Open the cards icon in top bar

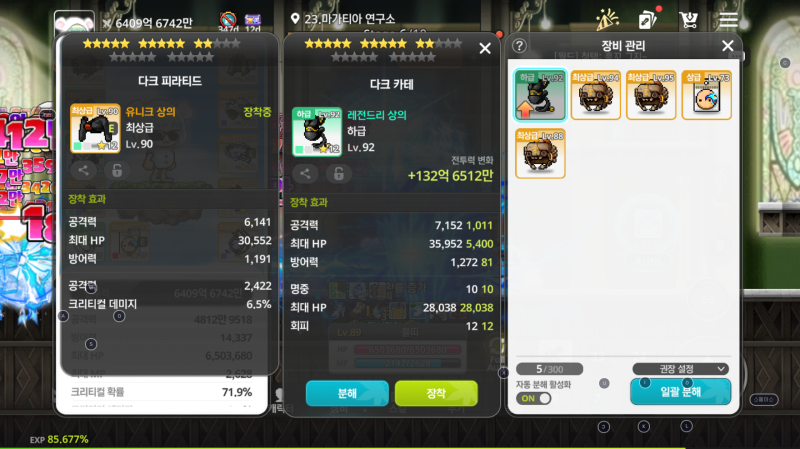[646, 19]
